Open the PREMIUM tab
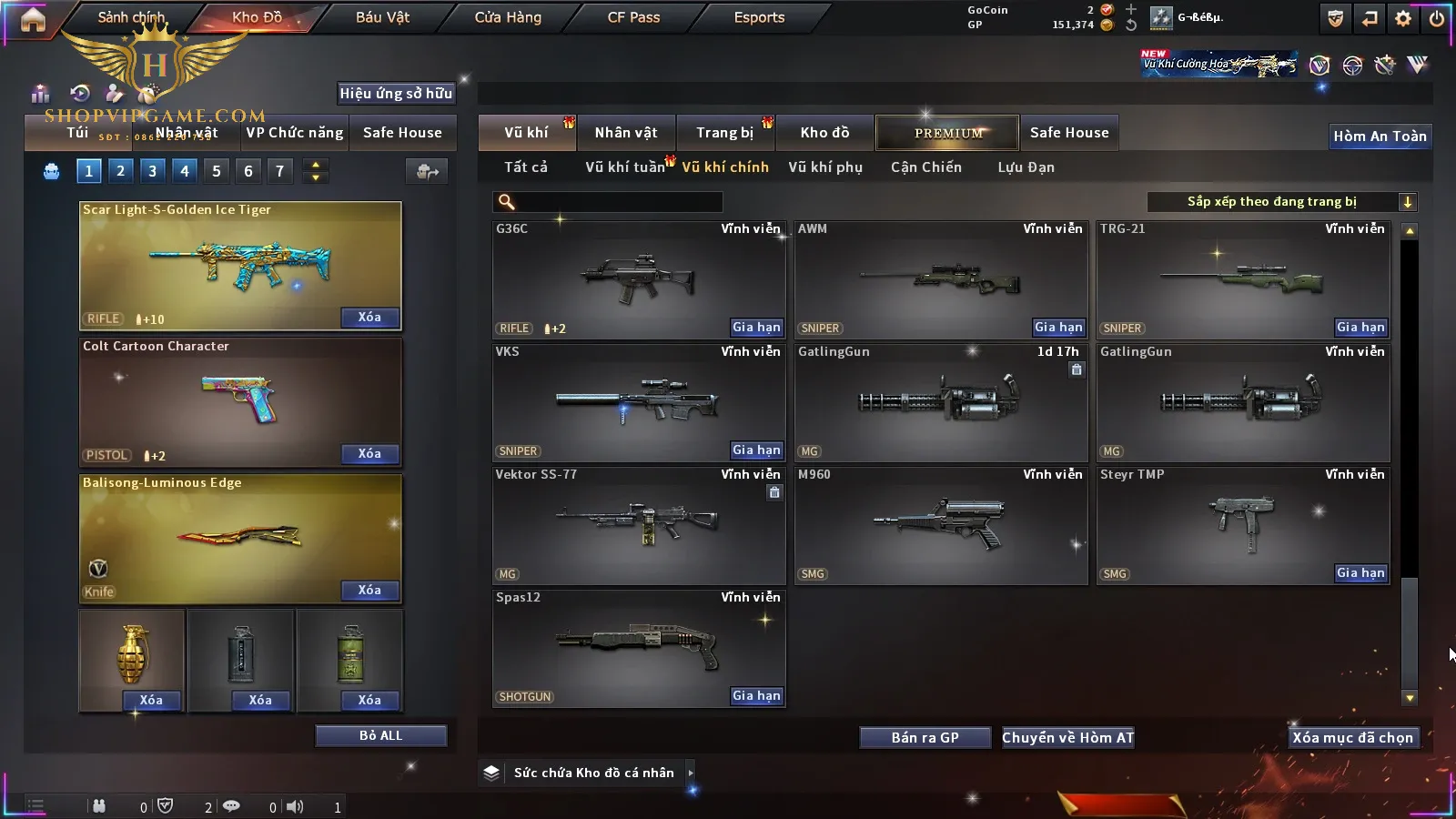This screenshot has height=819, width=1456. click(947, 133)
